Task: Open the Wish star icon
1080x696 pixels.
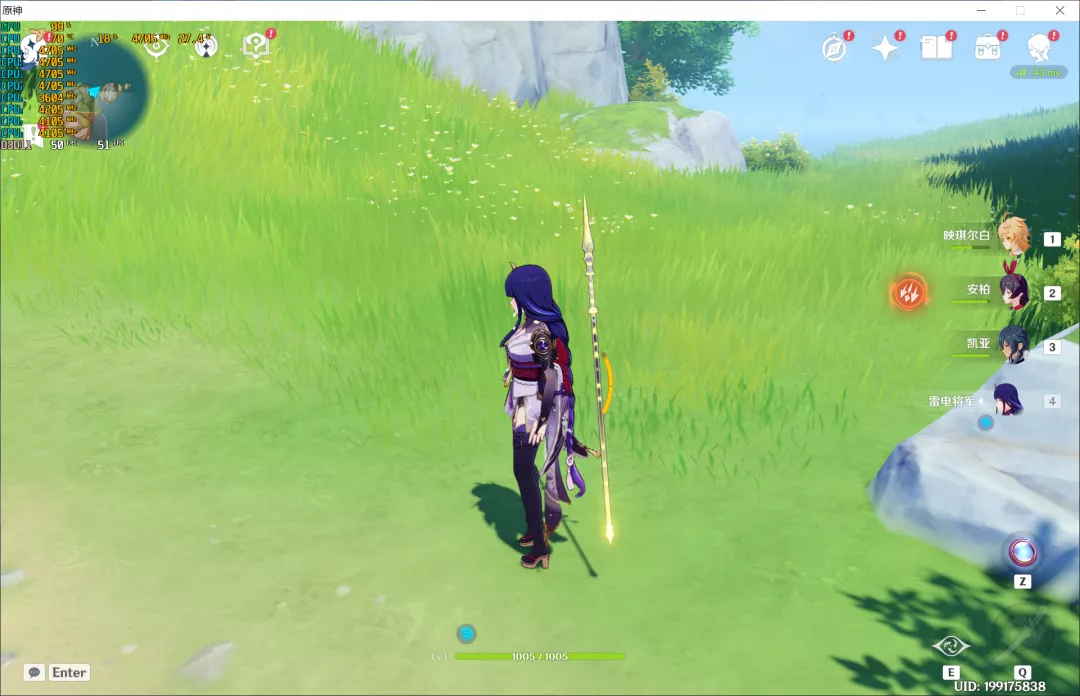Action: tap(885, 47)
